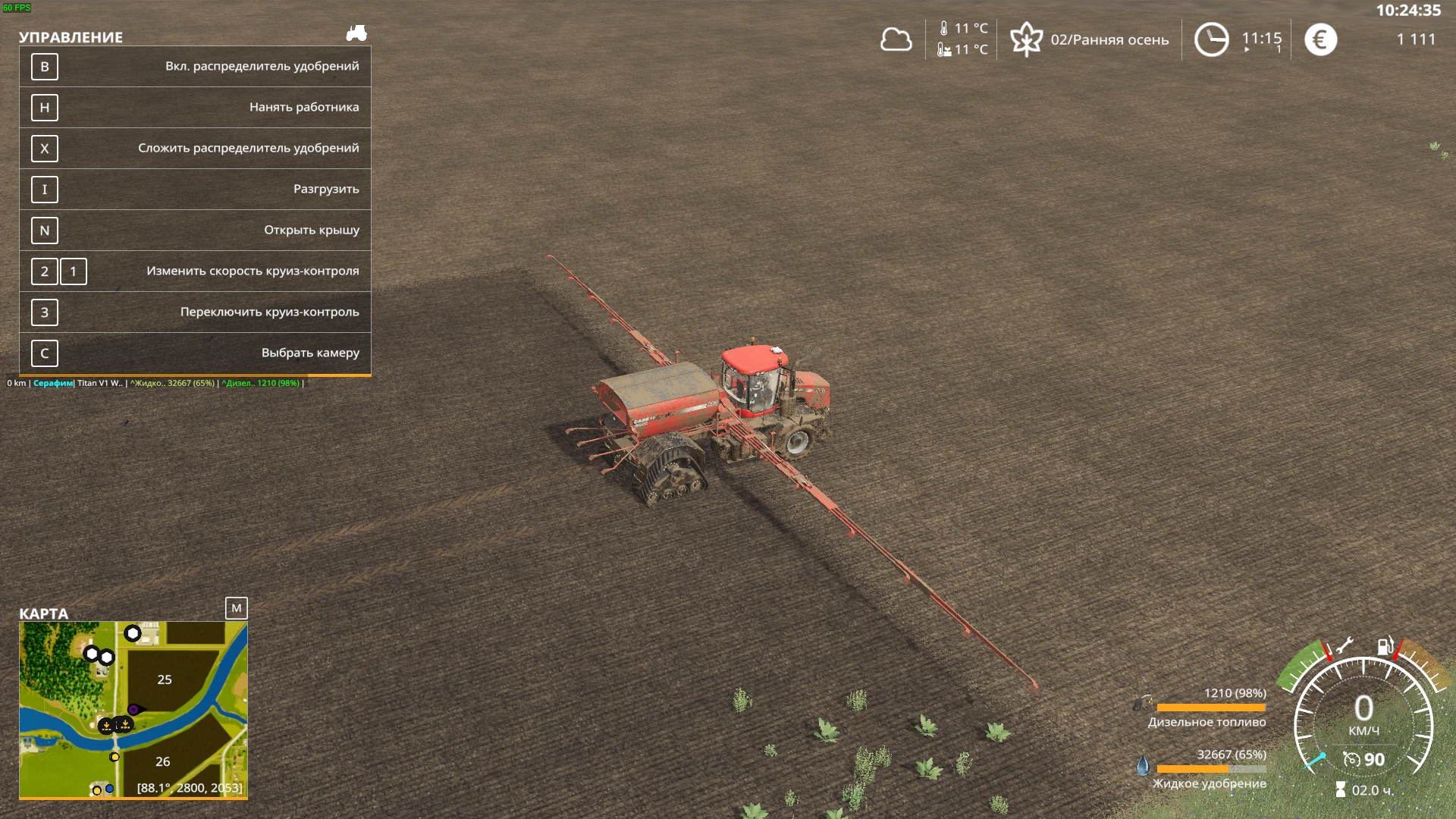Click the clock icon next to 11:15
Viewport: 1456px width, 819px height.
[x=1211, y=39]
